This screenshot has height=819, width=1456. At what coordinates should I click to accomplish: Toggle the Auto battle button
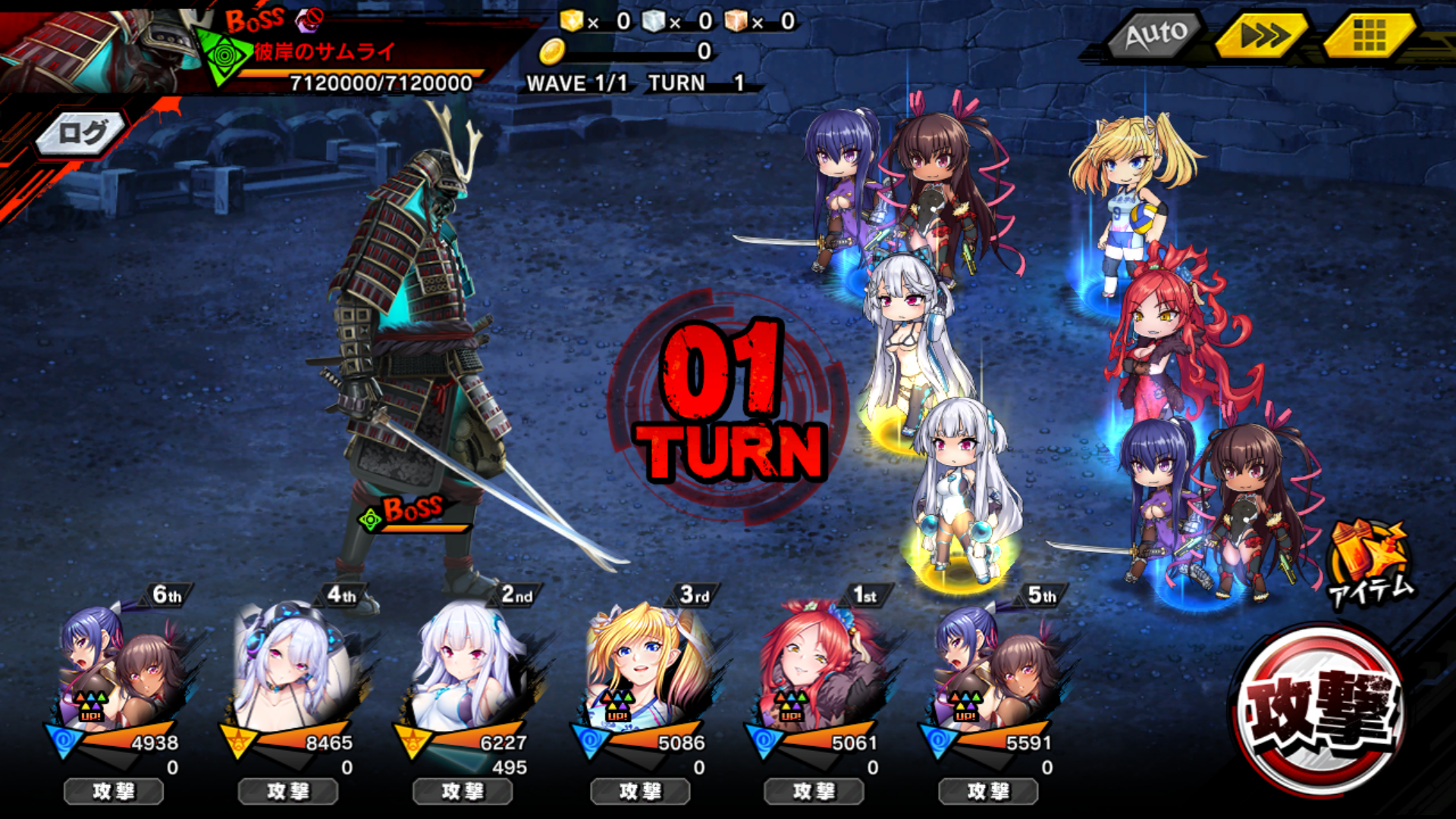click(x=1155, y=35)
